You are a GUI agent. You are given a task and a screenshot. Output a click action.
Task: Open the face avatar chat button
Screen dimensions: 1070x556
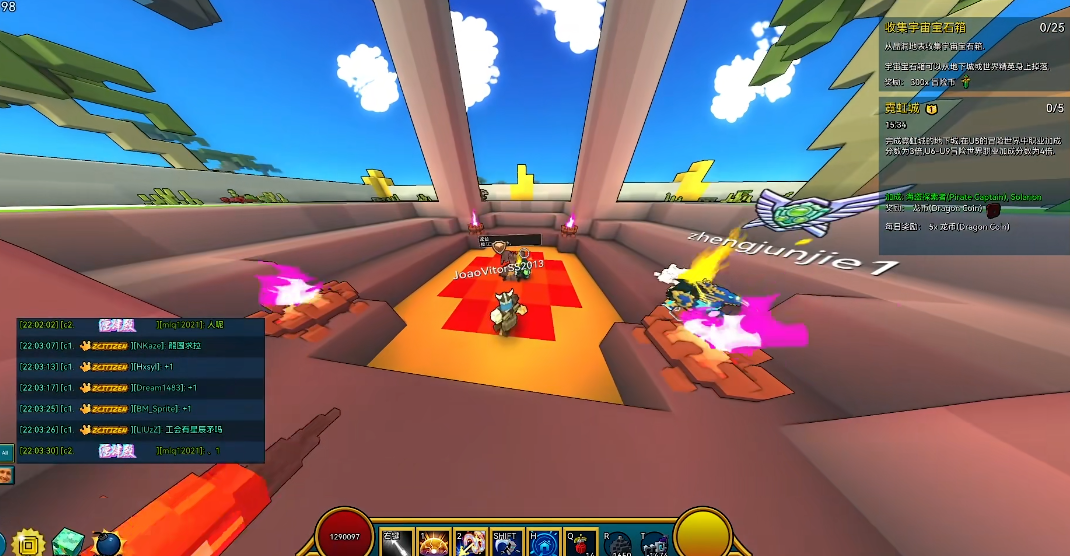coord(6,474)
